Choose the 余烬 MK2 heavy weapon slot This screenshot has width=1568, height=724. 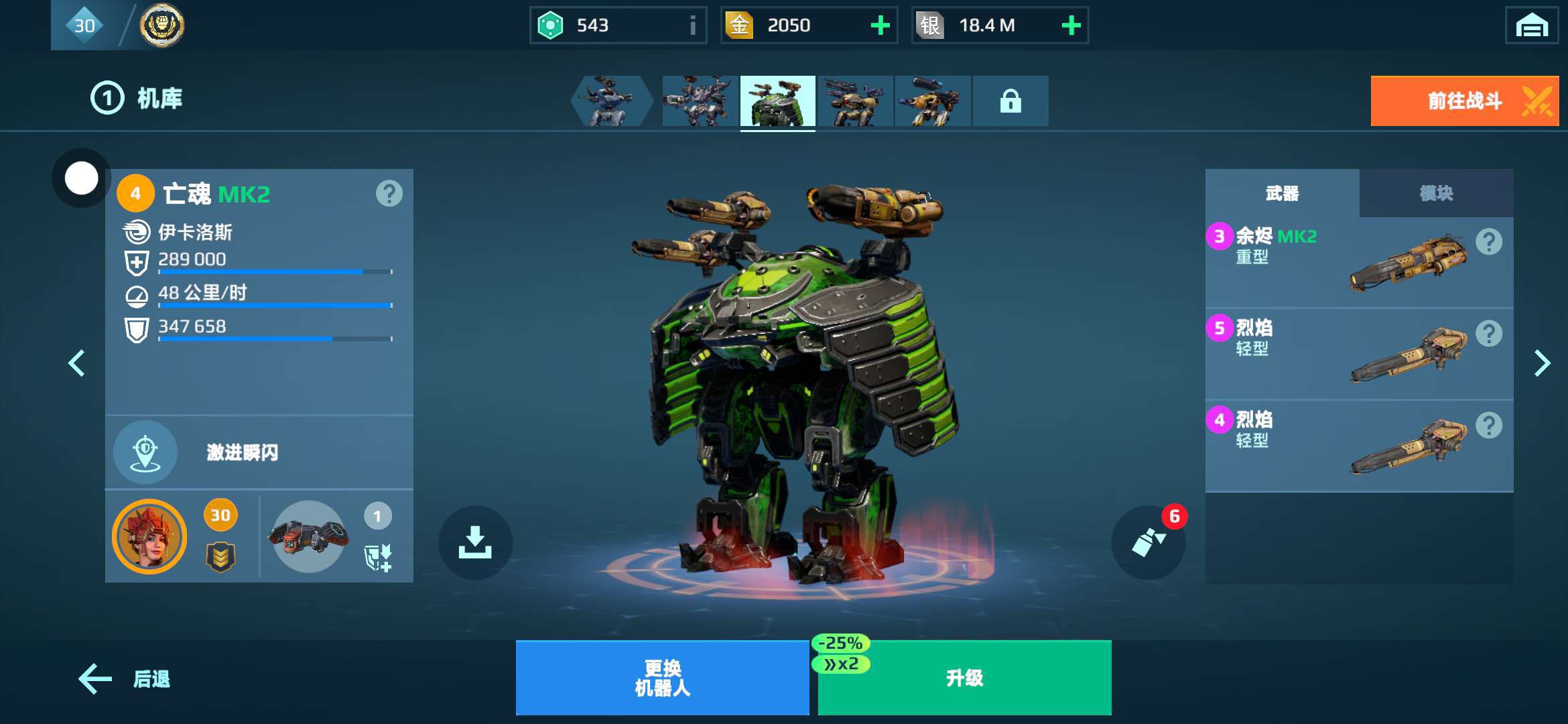(x=1358, y=262)
